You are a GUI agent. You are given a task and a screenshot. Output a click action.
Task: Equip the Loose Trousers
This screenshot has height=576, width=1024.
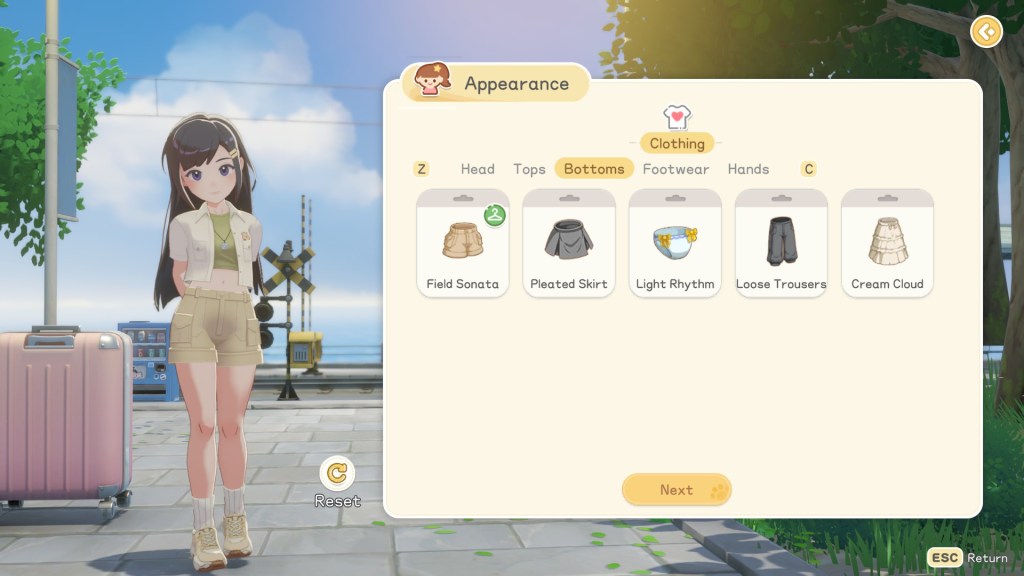[781, 243]
